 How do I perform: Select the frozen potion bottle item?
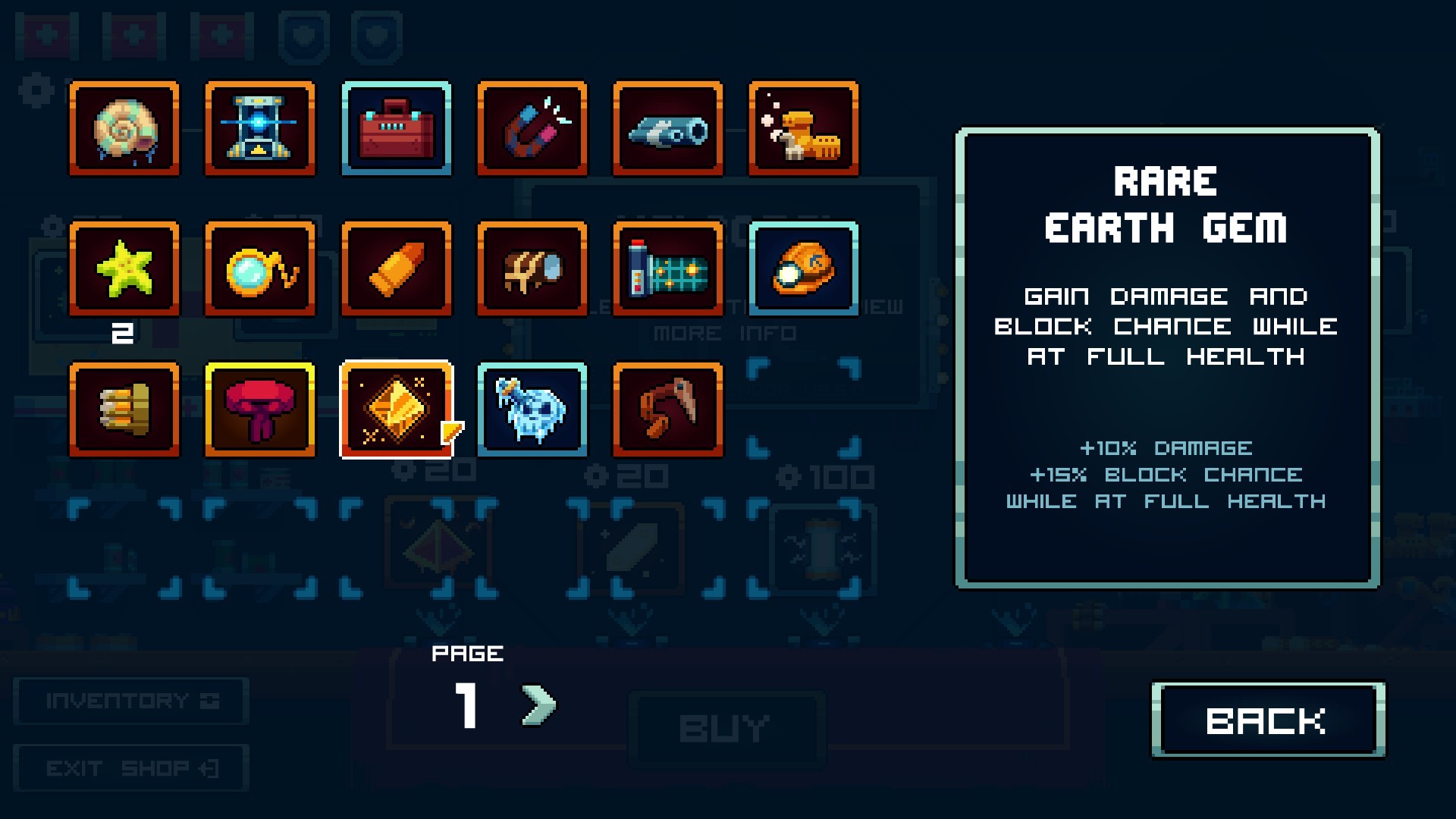[x=532, y=411]
